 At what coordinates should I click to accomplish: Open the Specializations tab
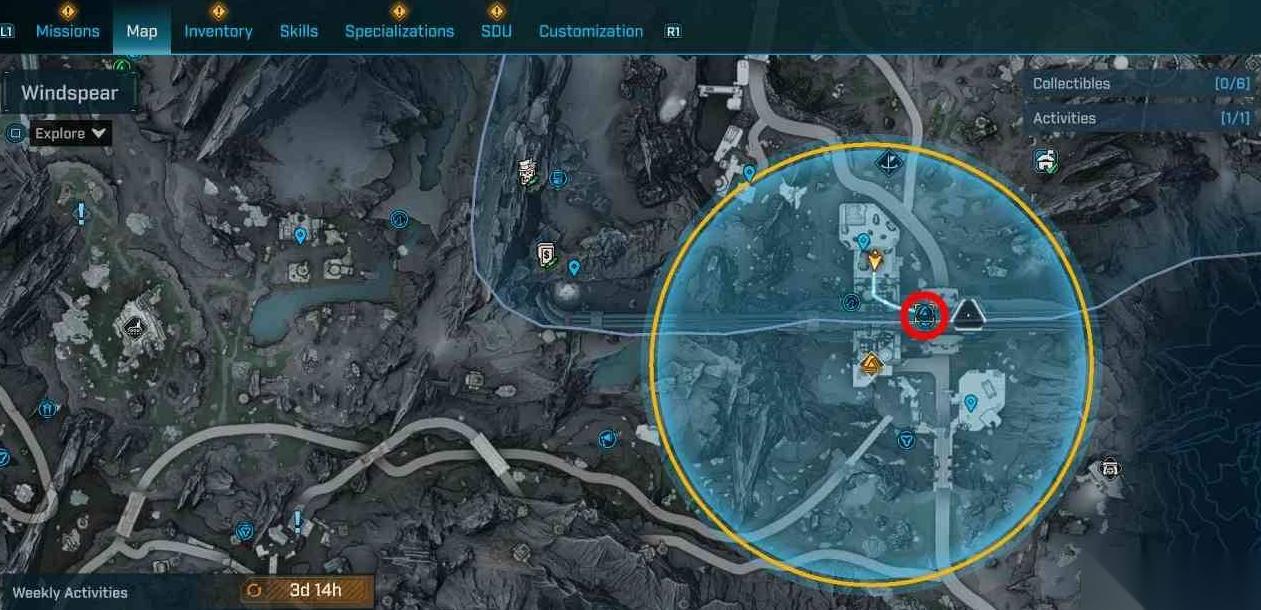(399, 31)
